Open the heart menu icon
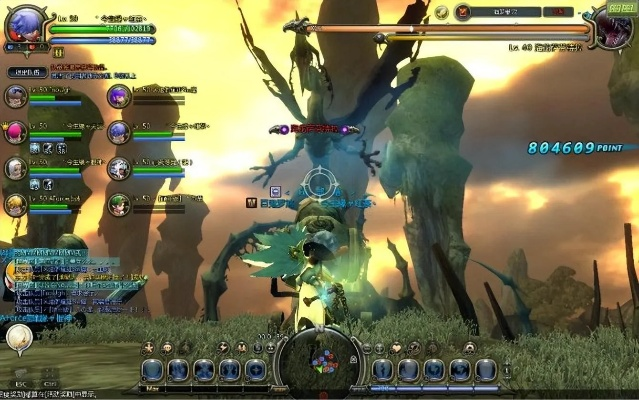 tap(396, 348)
